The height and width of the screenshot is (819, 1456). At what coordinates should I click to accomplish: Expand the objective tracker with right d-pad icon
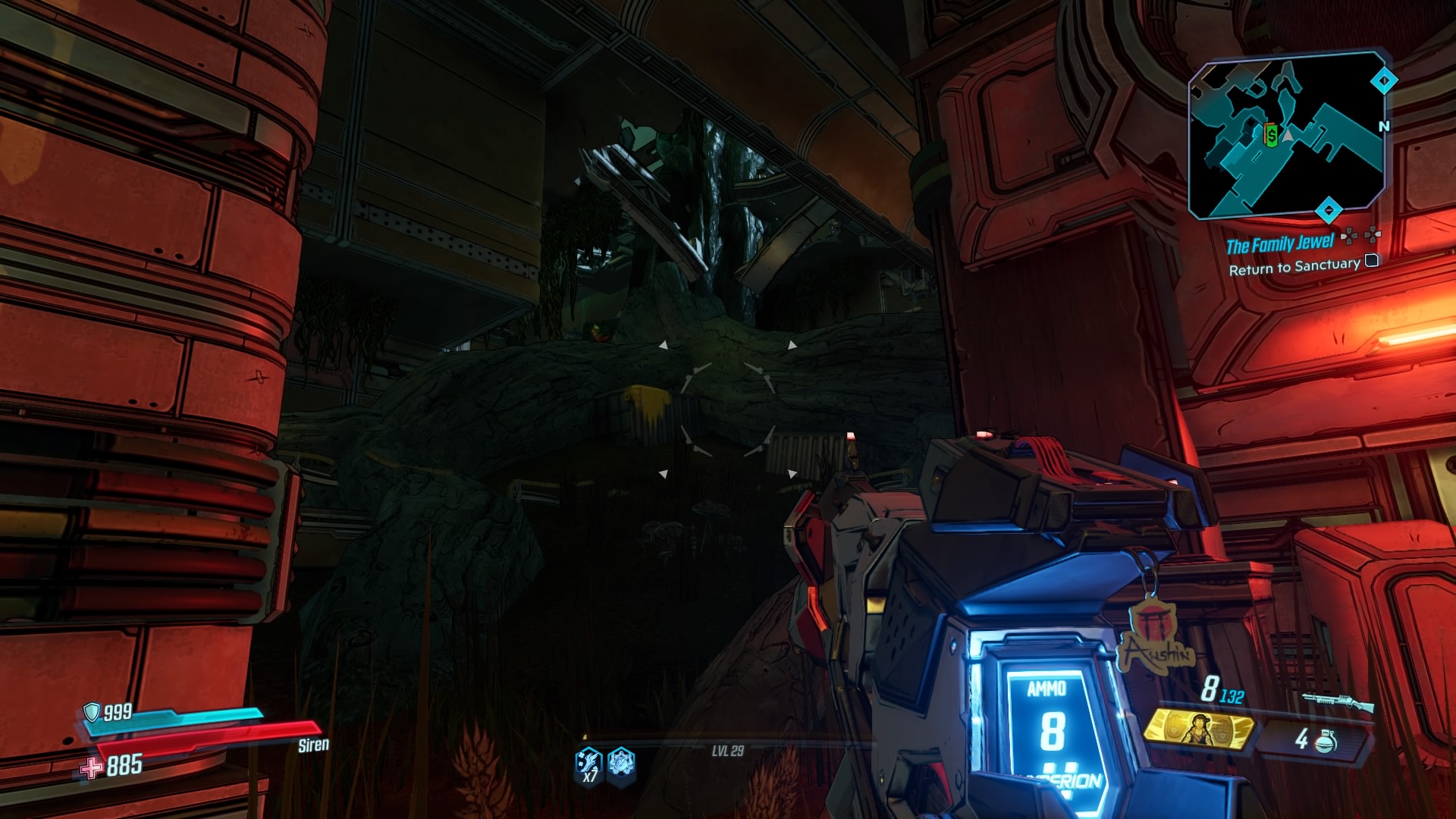pos(1373,236)
